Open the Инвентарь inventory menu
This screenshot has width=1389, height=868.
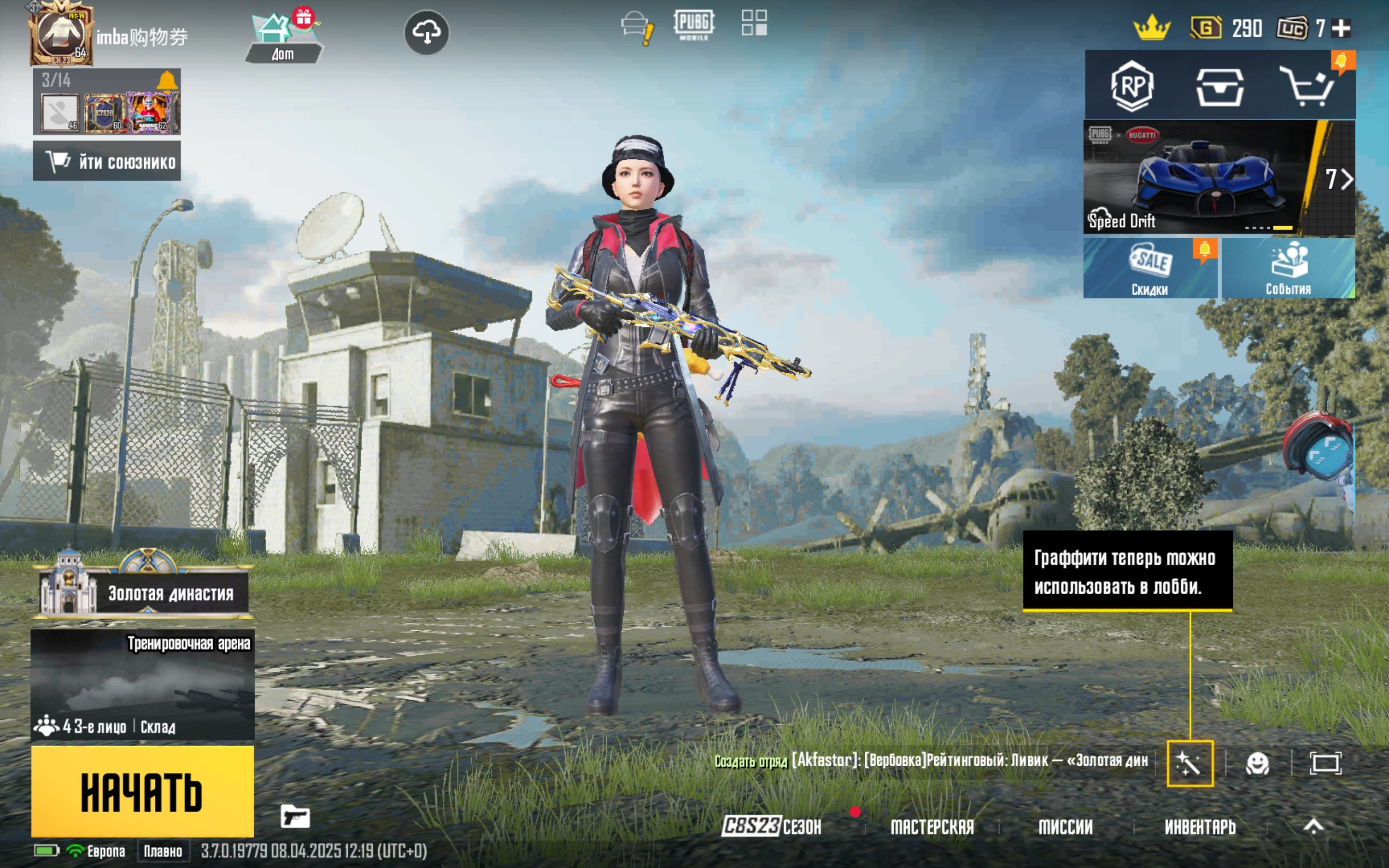(x=1199, y=827)
